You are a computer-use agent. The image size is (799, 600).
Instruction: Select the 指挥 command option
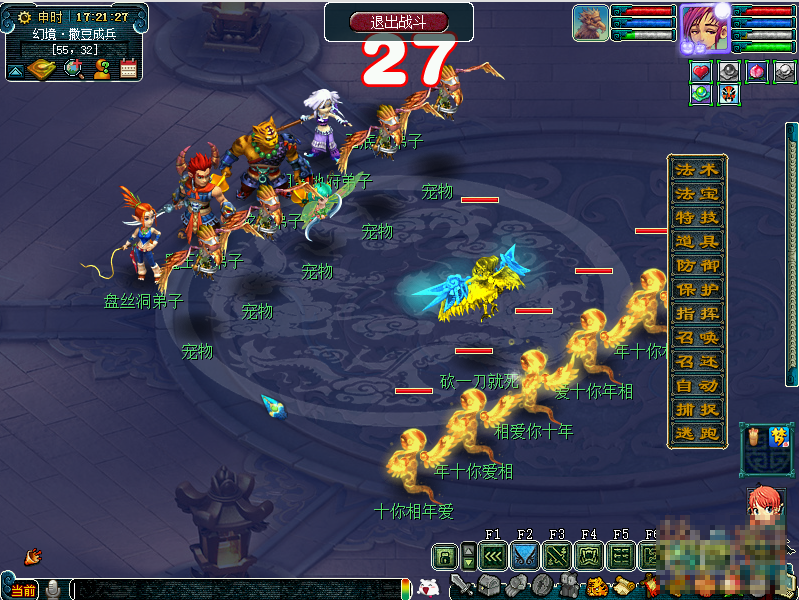click(x=697, y=314)
